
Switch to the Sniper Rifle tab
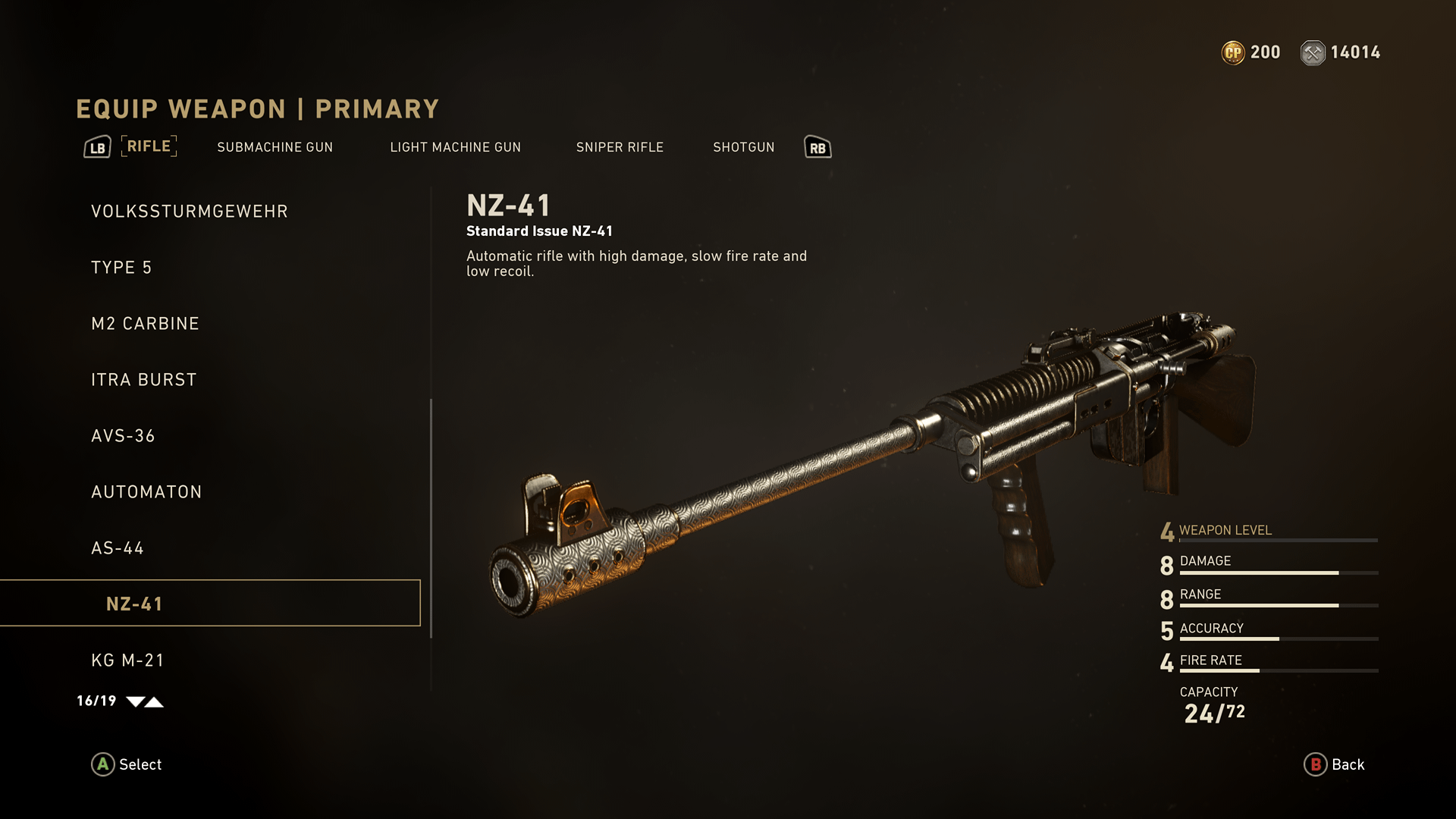(x=620, y=147)
